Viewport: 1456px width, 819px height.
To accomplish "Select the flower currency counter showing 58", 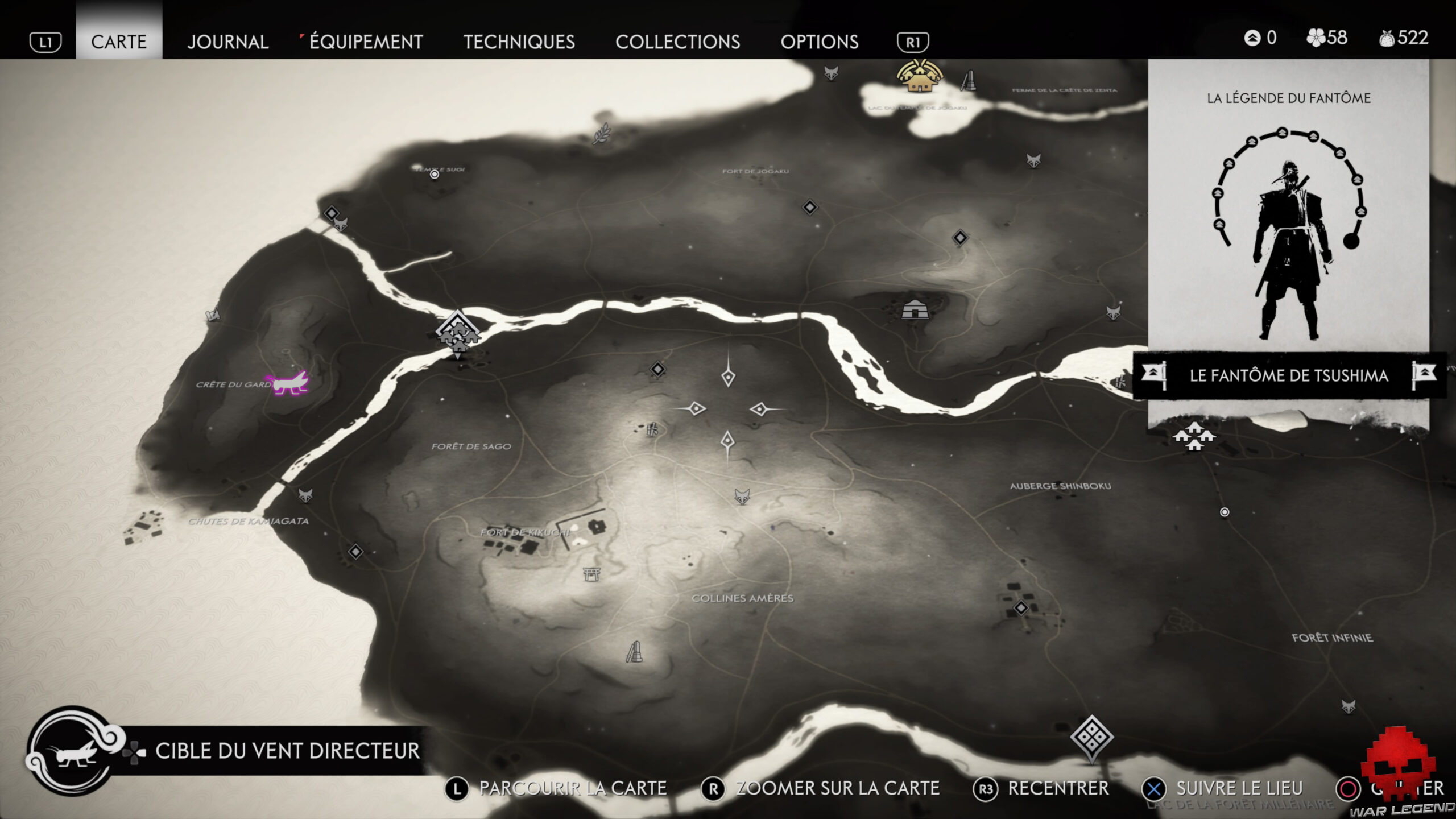I will (x=1328, y=38).
